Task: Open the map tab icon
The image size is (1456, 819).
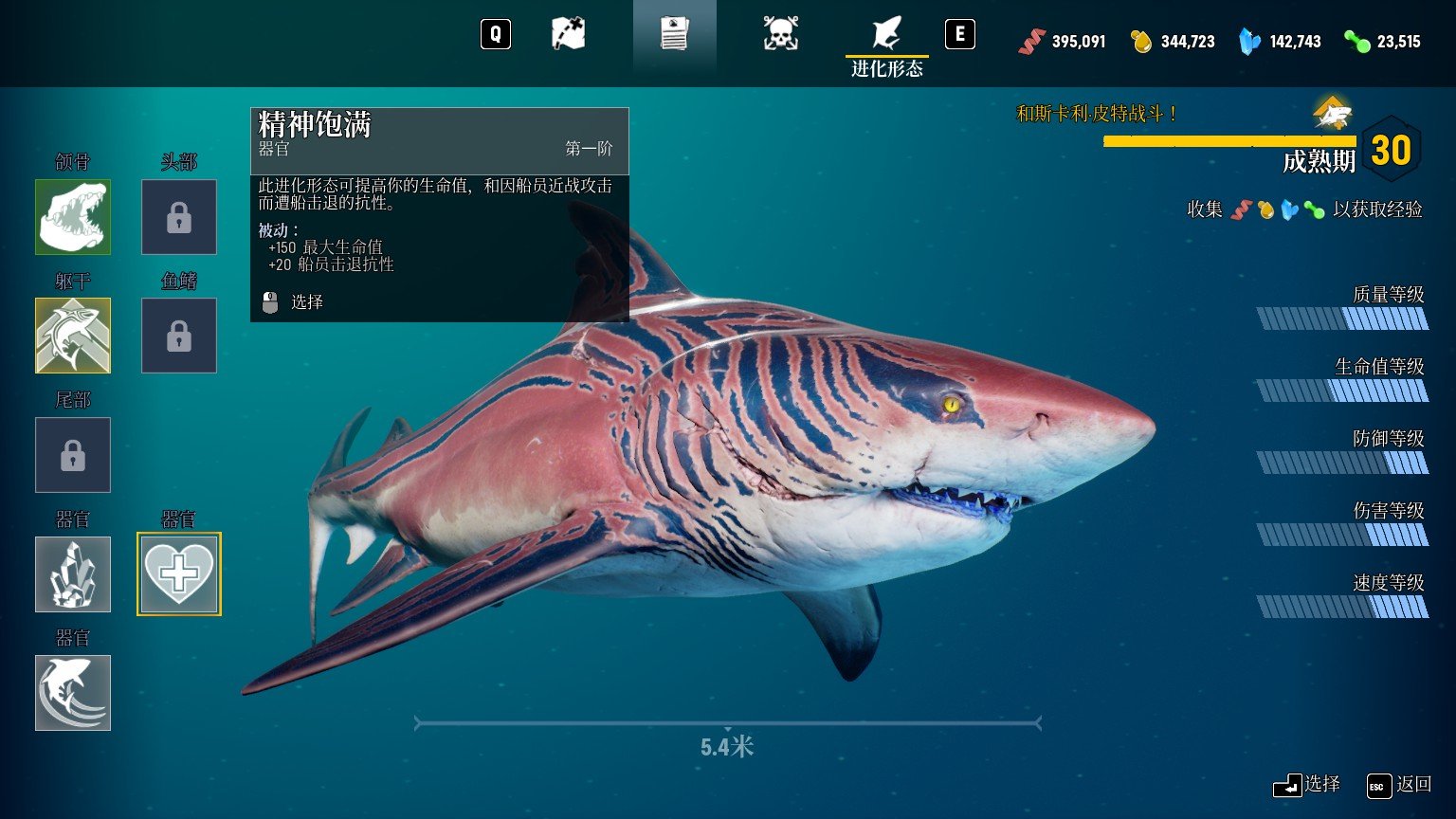Action: pyautogui.click(x=569, y=35)
